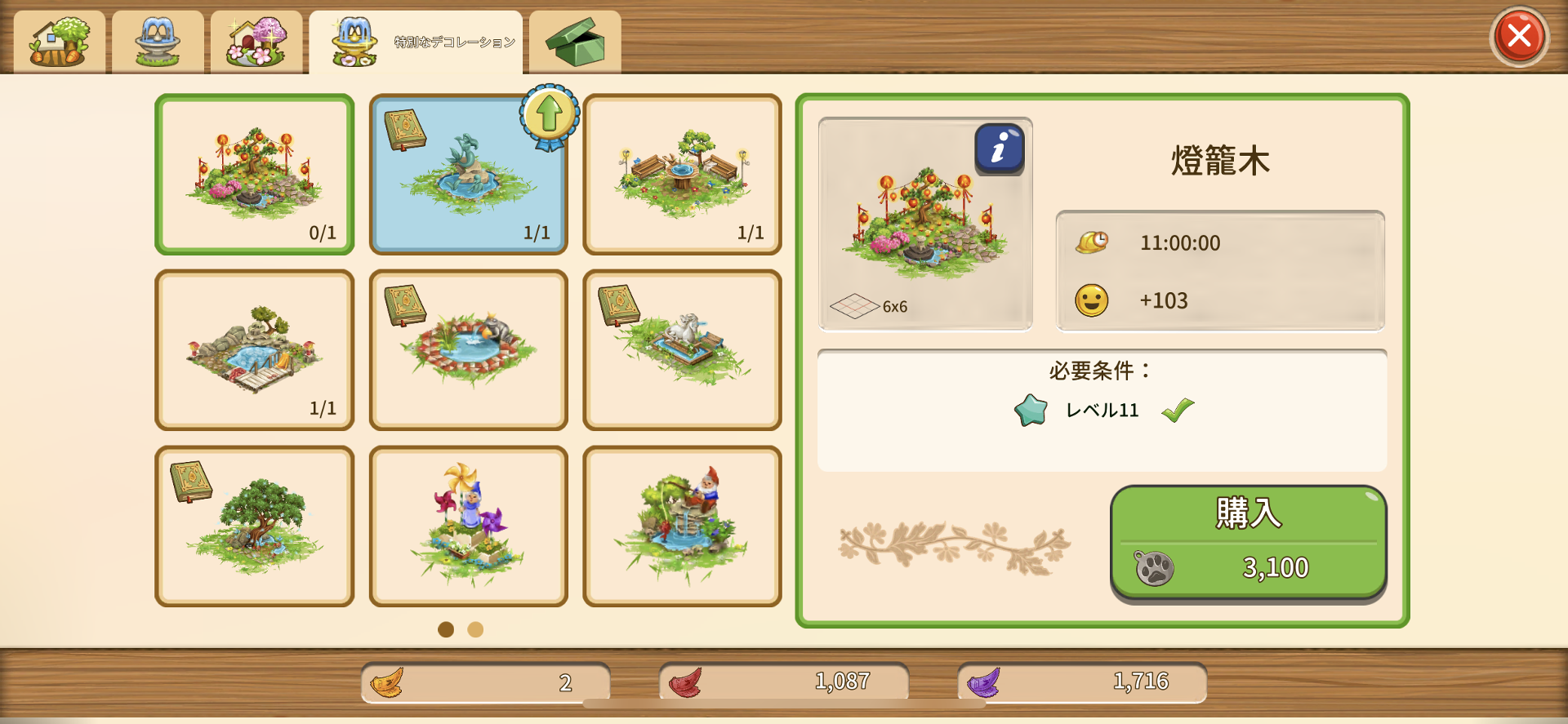Click the blue star level requirement icon
Image resolution: width=1568 pixels, height=724 pixels.
(x=1031, y=411)
